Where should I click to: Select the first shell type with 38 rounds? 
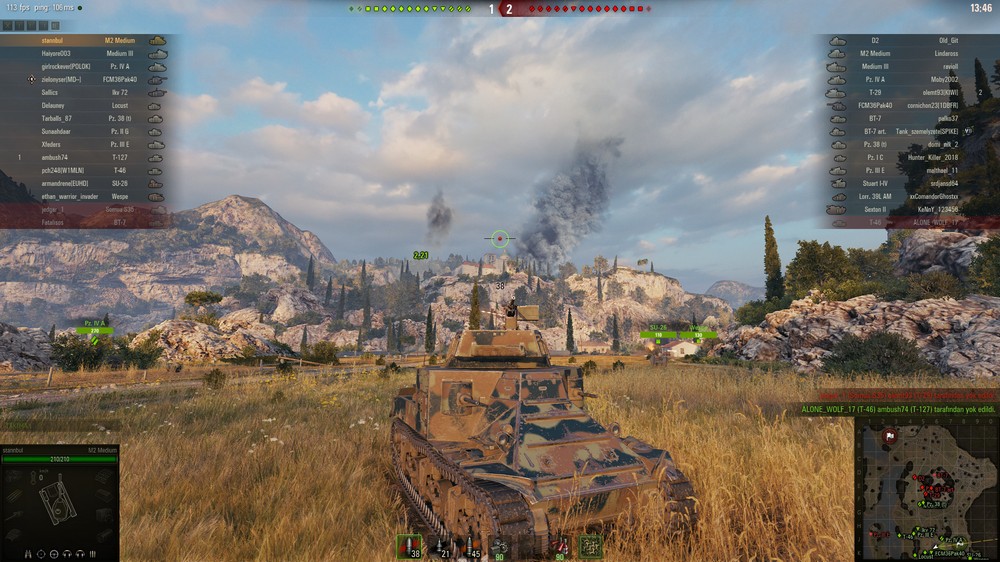click(409, 546)
